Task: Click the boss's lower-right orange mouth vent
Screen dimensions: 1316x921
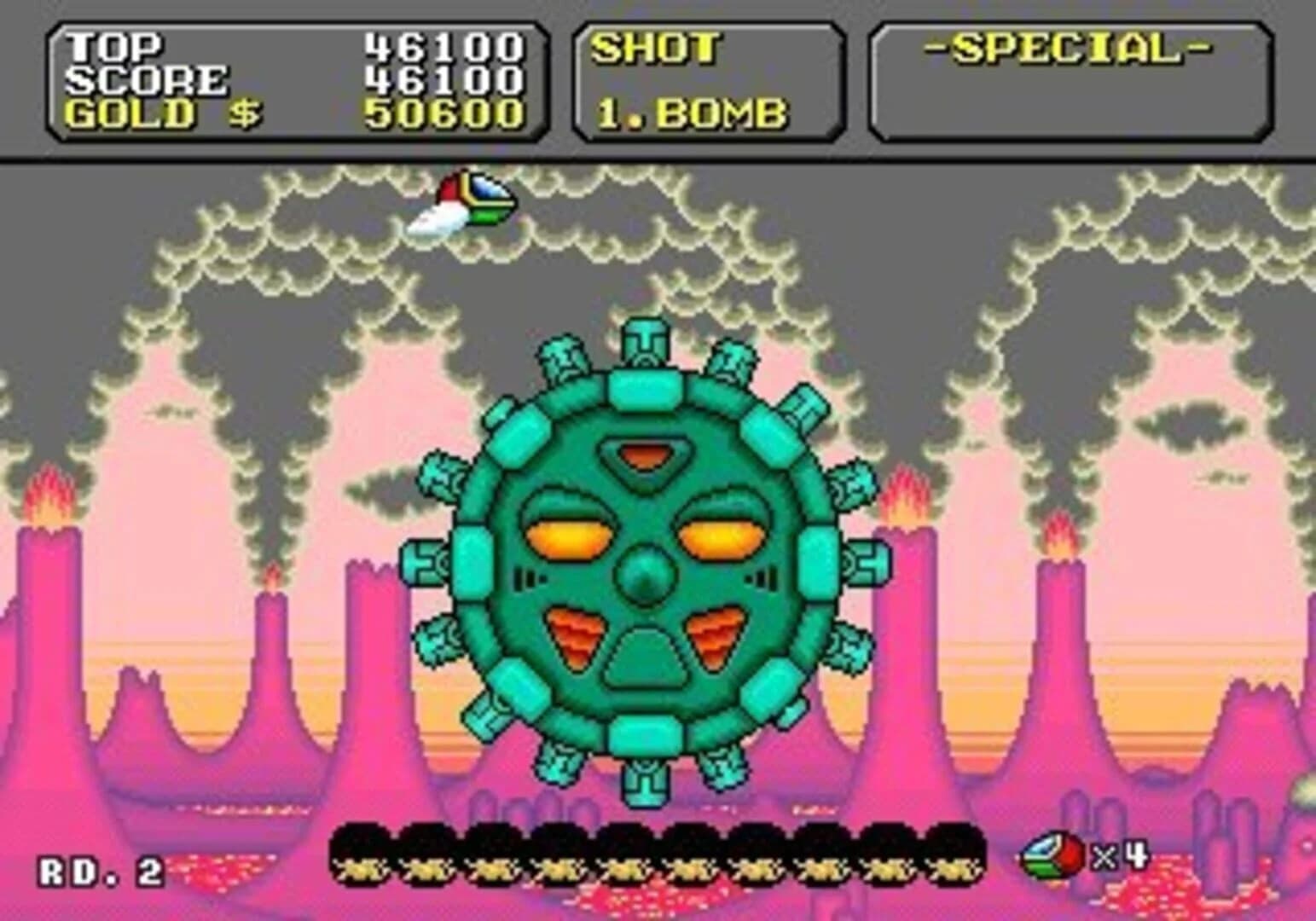Action: 716,633
